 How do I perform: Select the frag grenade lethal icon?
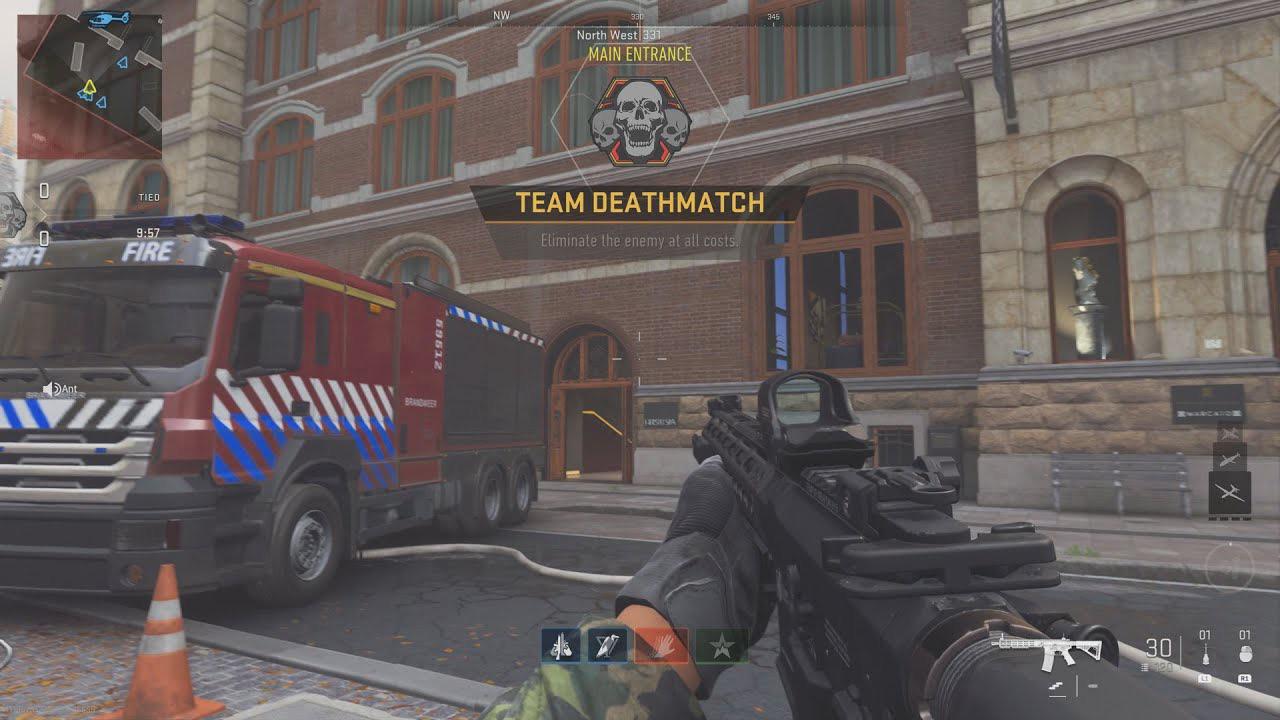(1245, 652)
